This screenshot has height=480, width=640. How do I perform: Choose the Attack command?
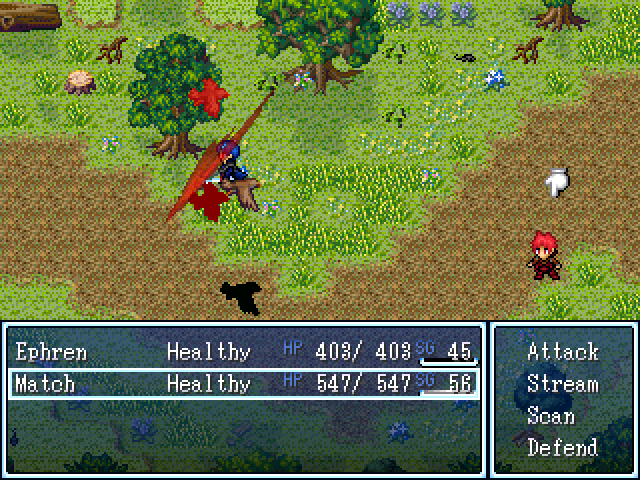coord(562,352)
